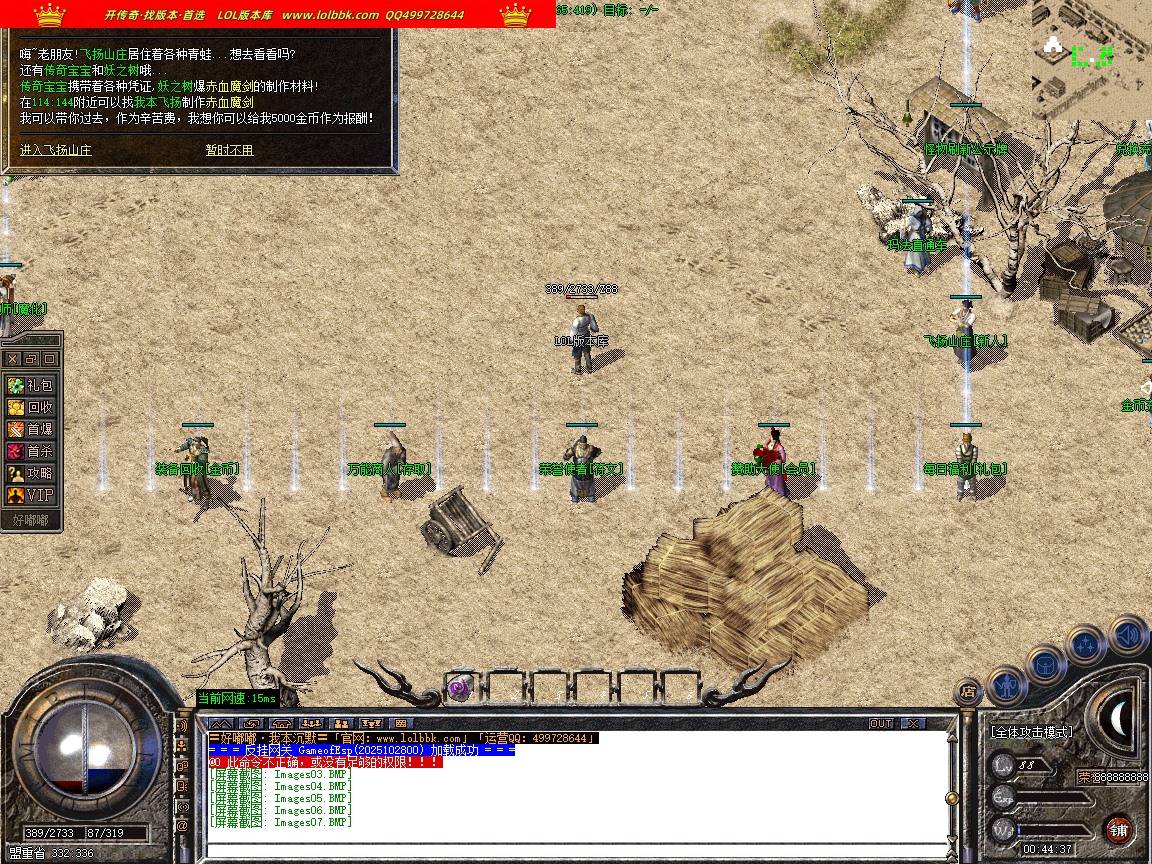Image resolution: width=1152 pixels, height=864 pixels.
Task: Open the VIP menu
Action: tap(30, 495)
